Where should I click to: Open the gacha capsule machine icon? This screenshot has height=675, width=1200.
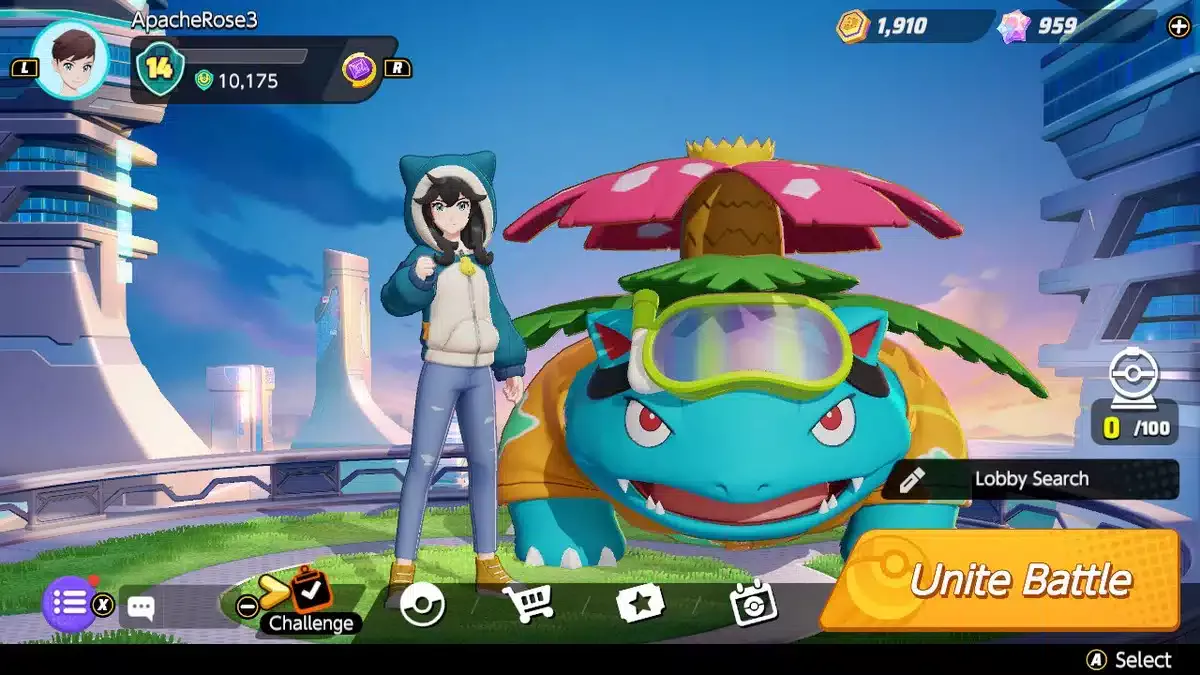click(1133, 378)
